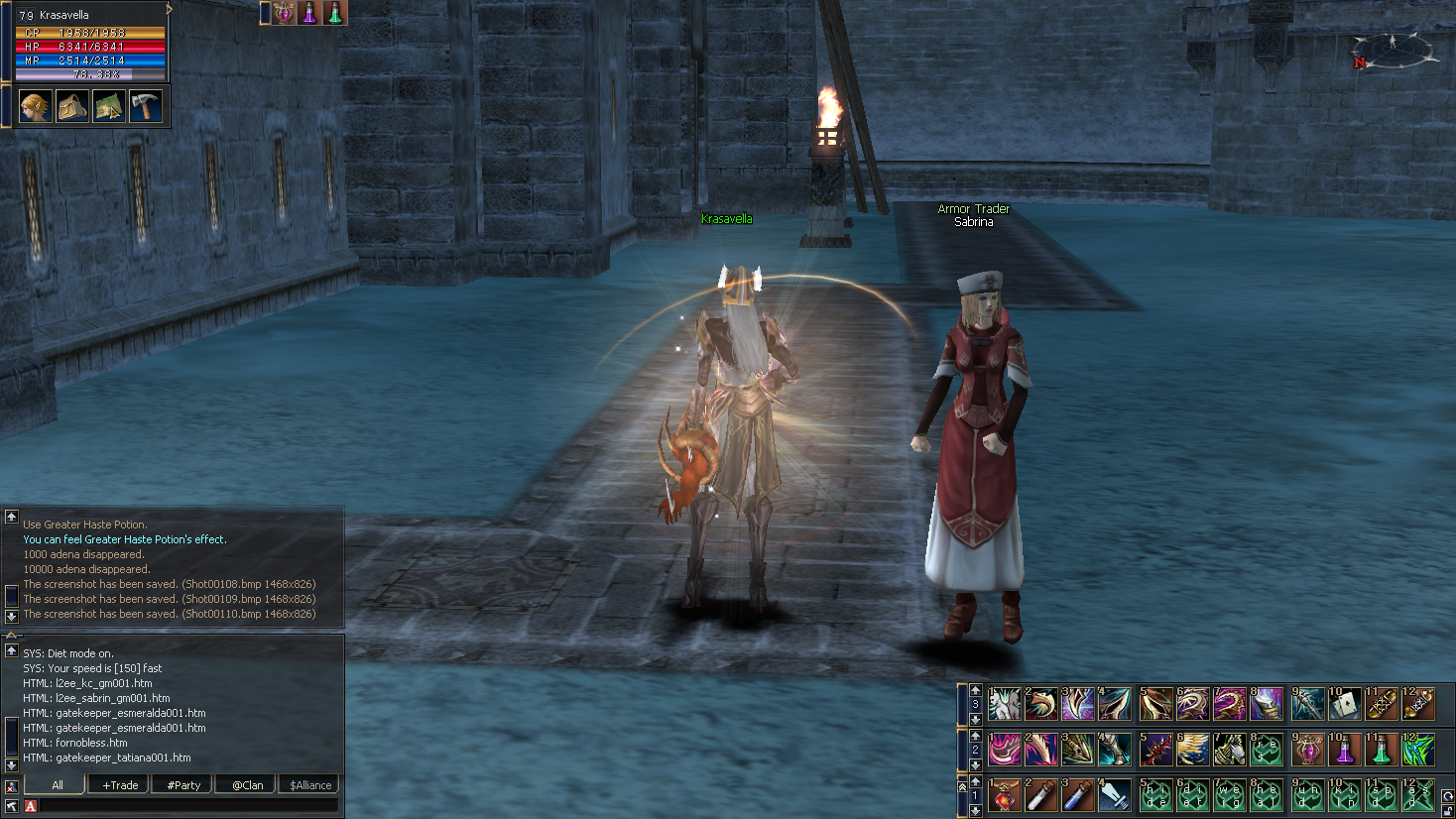Switch to the #Party chat tab
The image size is (1456, 819).
coord(183,785)
